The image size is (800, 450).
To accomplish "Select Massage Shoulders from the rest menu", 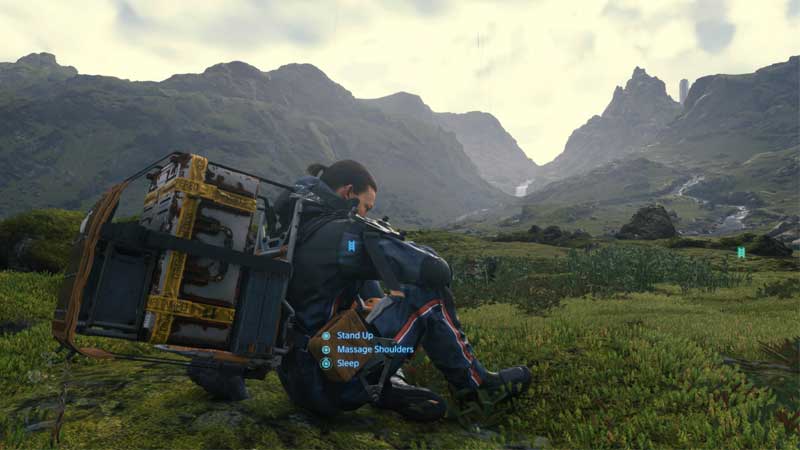I will [374, 349].
